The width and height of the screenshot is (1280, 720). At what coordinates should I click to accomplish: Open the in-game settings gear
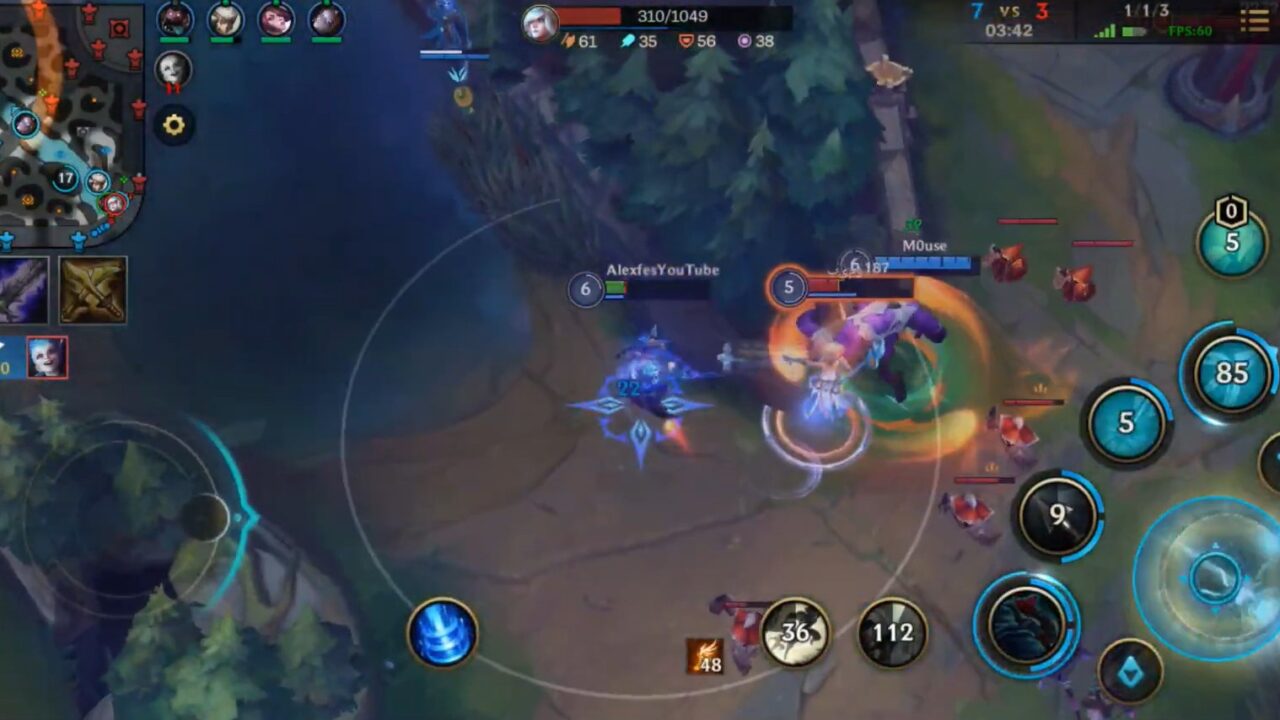(x=175, y=124)
